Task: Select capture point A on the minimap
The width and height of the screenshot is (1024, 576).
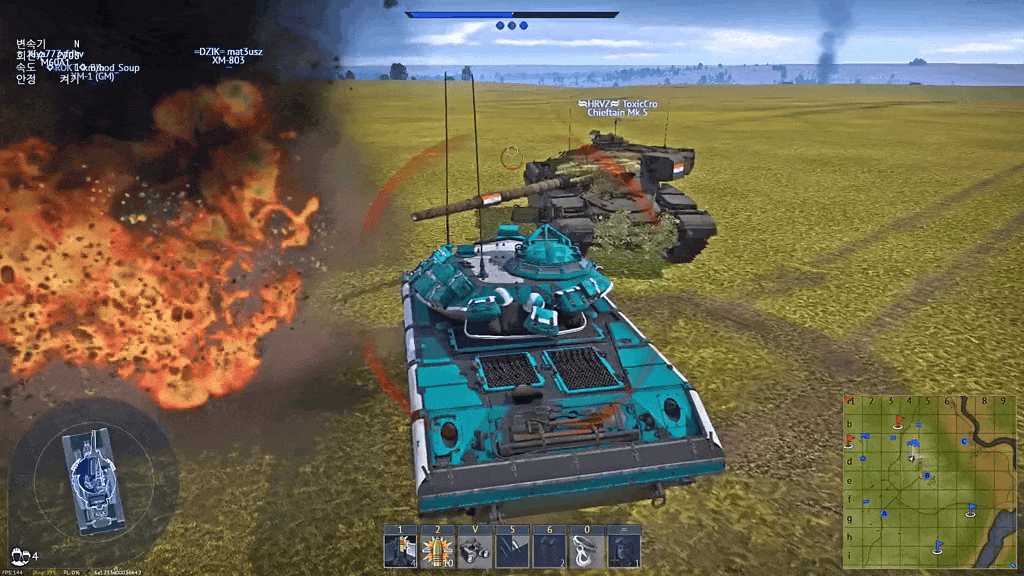Action: pos(884,514)
